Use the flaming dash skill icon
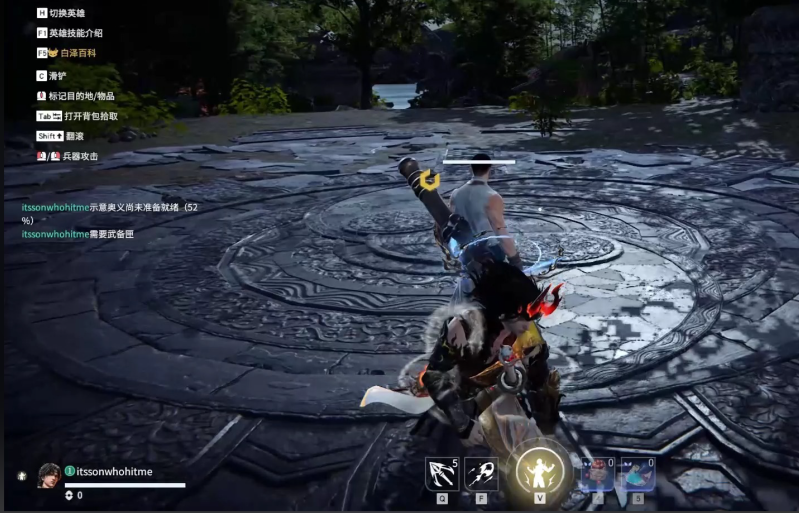Viewport: 799px width, 513px height. pyautogui.click(x=481, y=473)
